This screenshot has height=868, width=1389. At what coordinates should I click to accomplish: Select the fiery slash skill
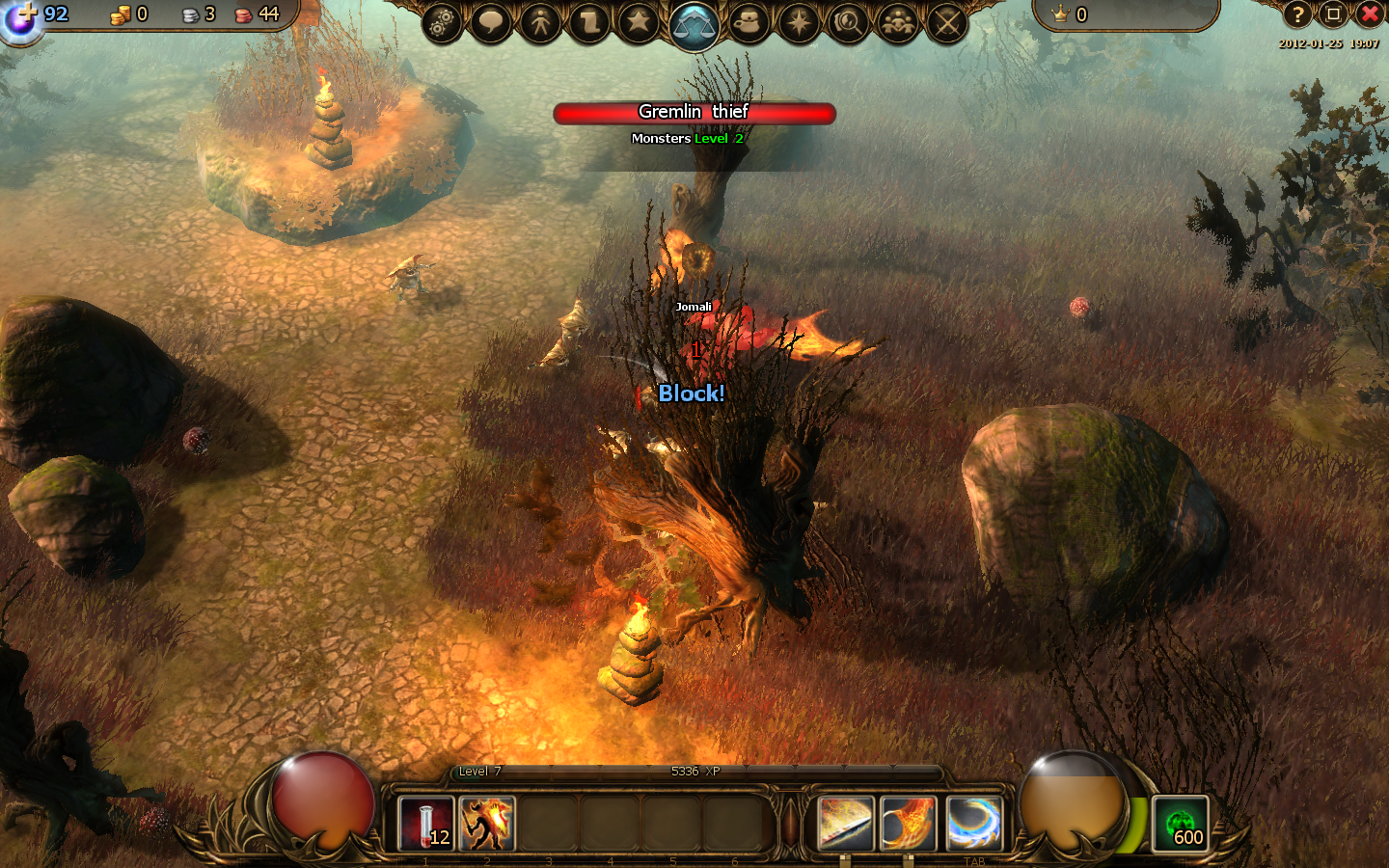[909, 824]
